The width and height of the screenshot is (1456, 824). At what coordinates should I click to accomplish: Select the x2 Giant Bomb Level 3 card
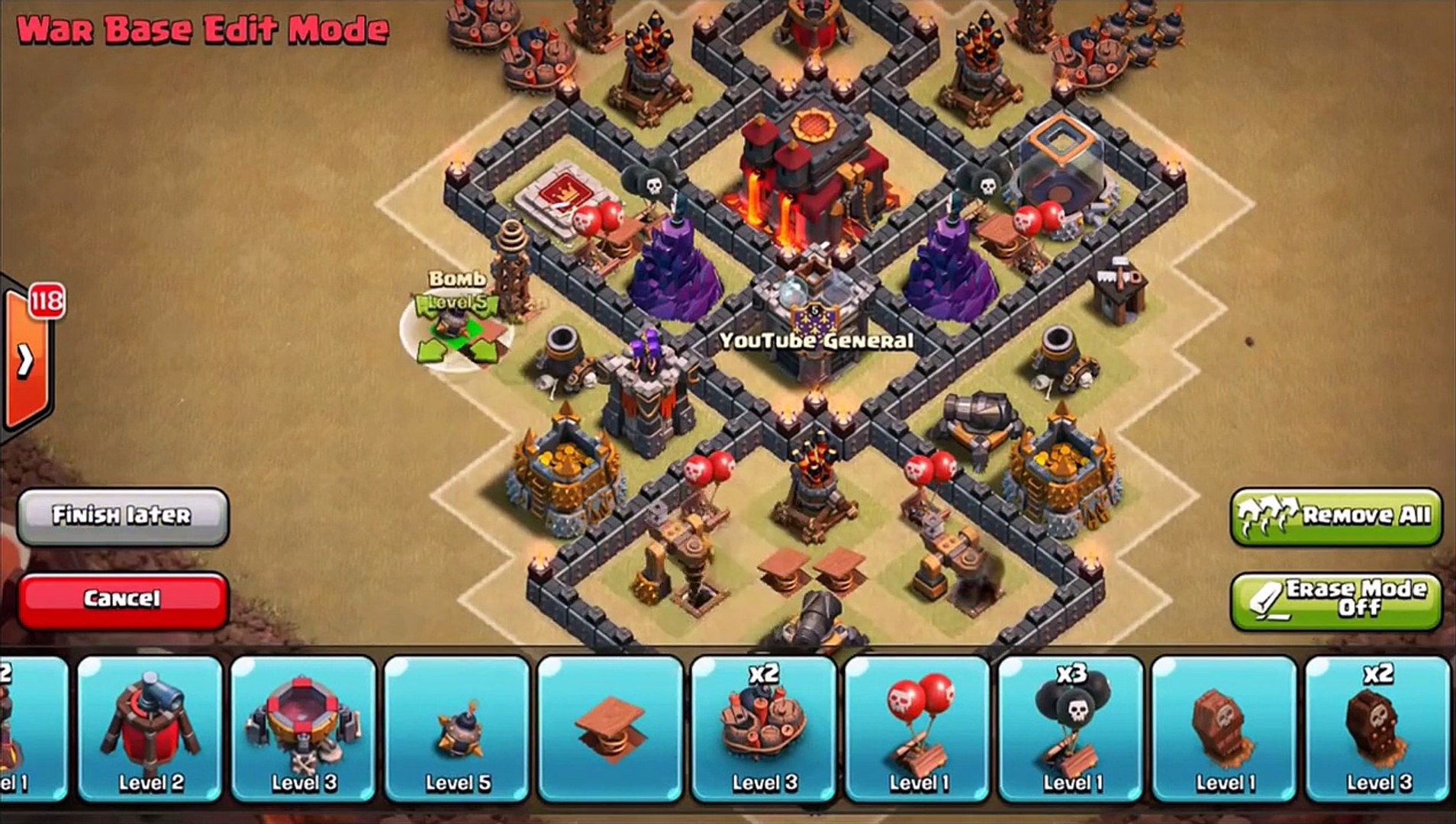(x=764, y=729)
